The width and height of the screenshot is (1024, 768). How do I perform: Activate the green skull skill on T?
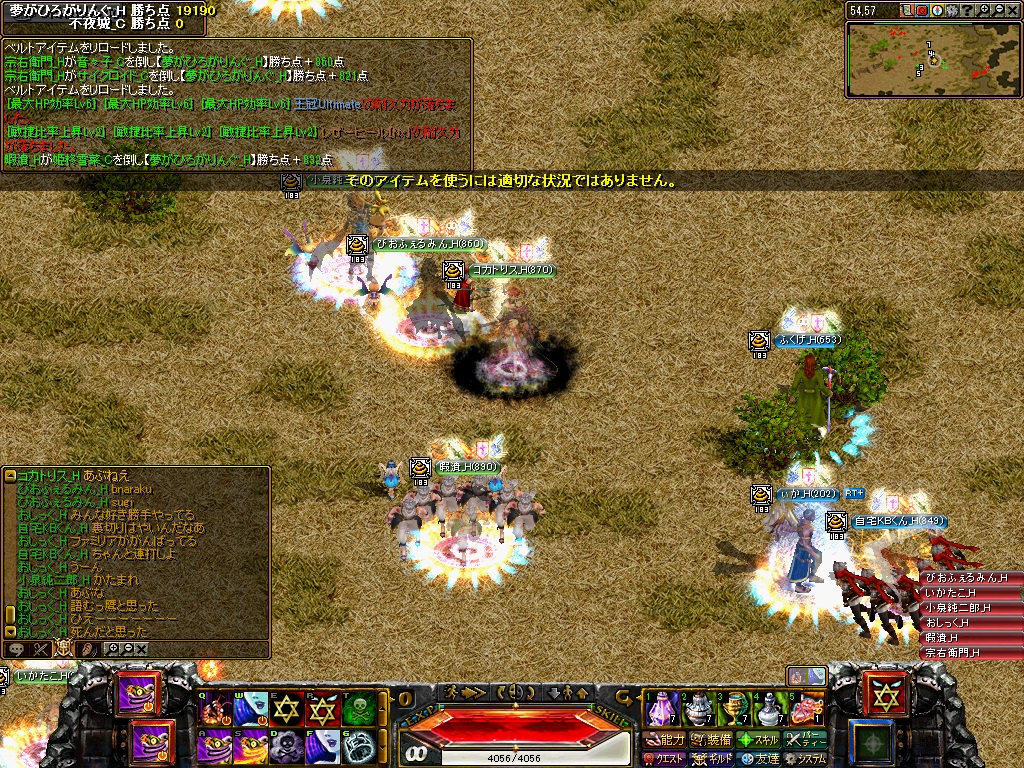(x=359, y=709)
